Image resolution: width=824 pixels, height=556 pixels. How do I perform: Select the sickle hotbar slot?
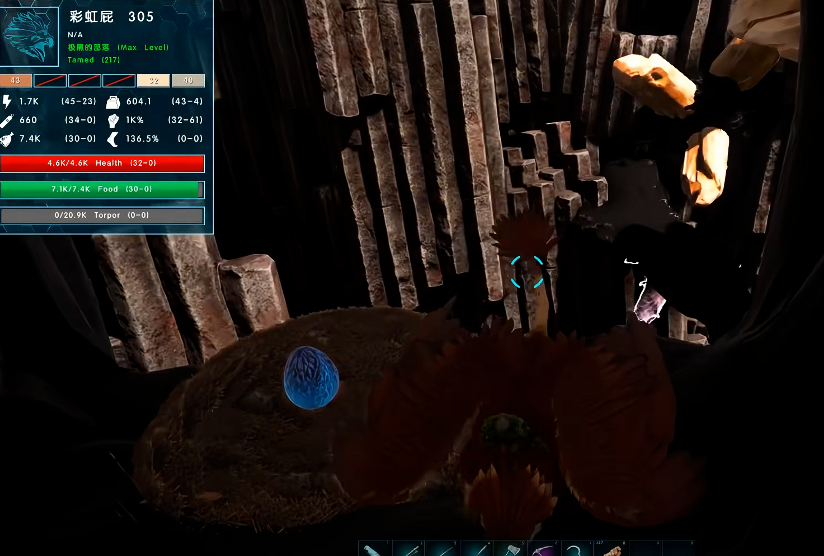[x=577, y=549]
